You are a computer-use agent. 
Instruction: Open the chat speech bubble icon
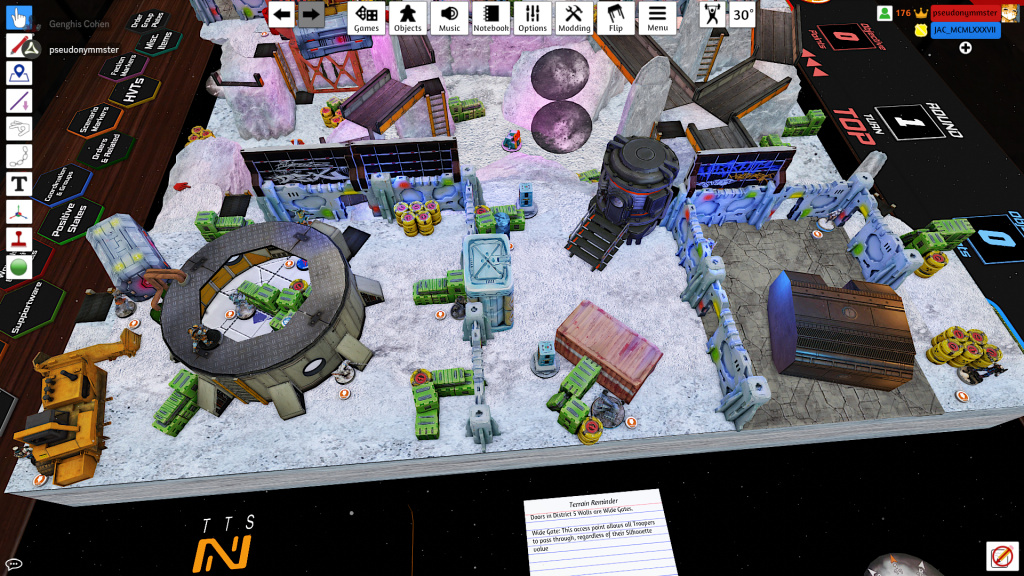pos(13,564)
